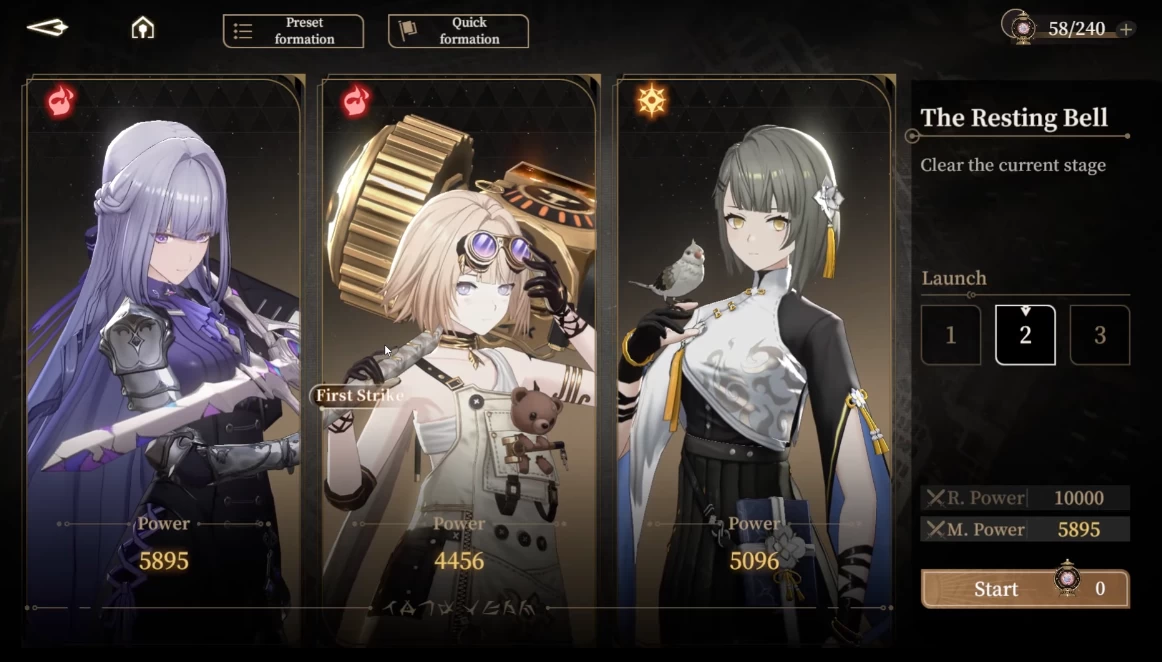Select the purple-haired character card with 5895 power
The height and width of the screenshot is (662, 1162).
pyautogui.click(x=164, y=350)
